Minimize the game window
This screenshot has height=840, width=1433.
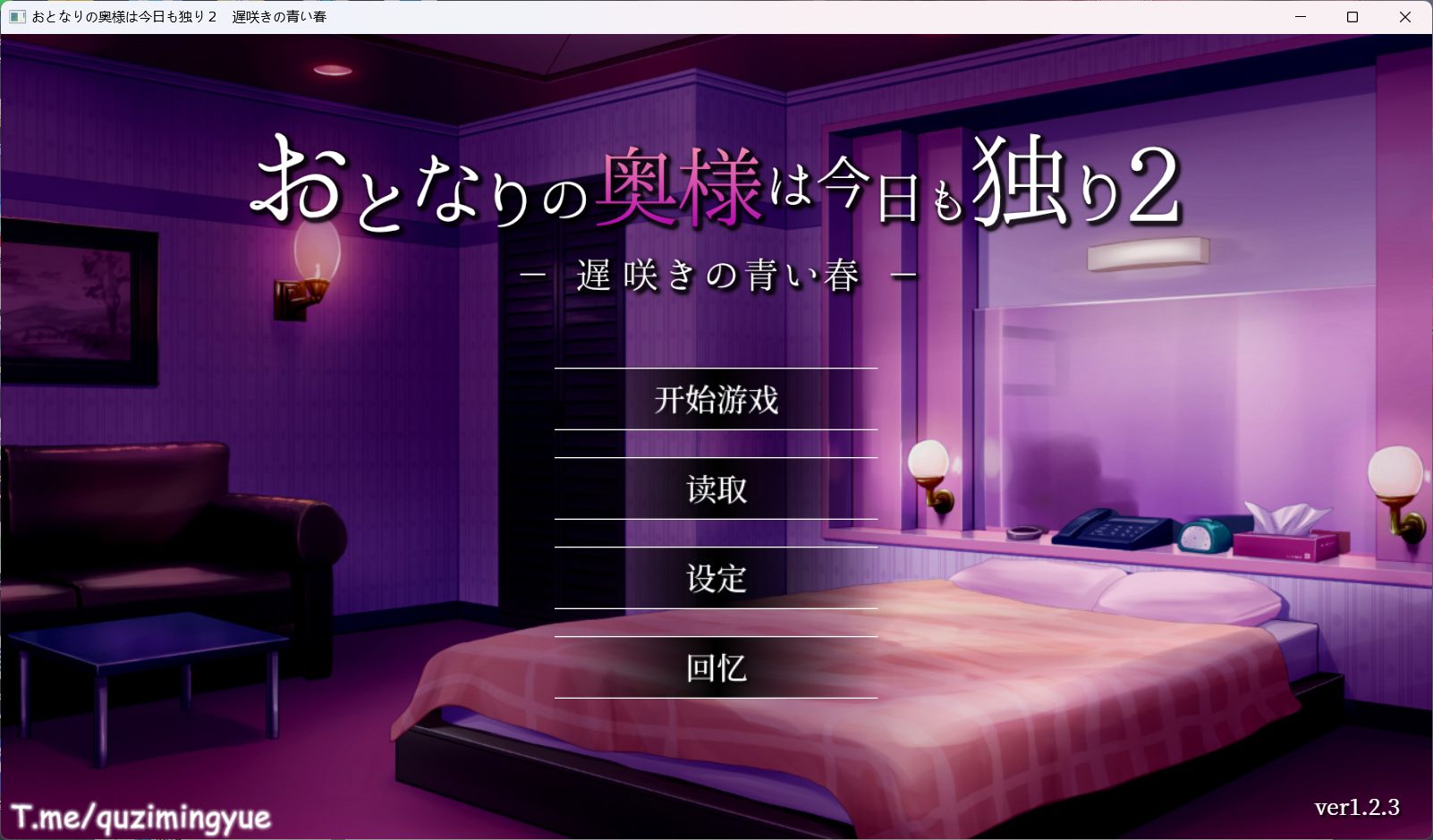[1299, 16]
